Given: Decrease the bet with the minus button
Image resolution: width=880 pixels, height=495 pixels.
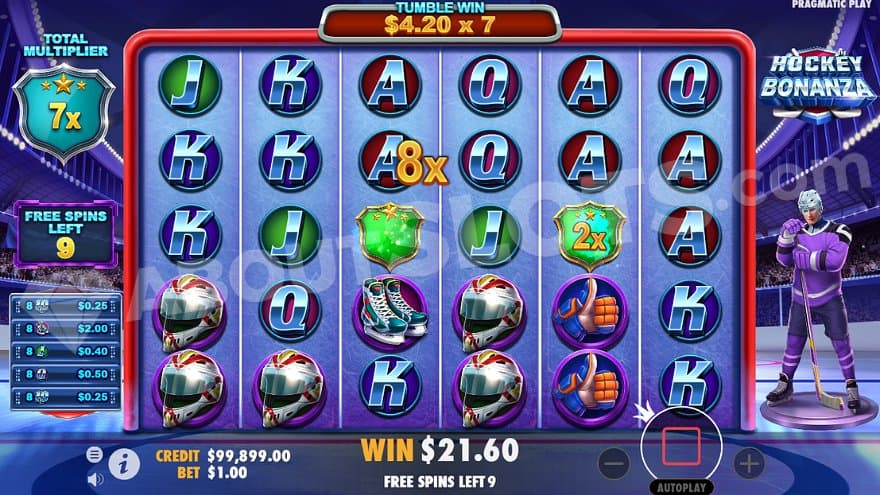Looking at the screenshot, I should pos(614,462).
